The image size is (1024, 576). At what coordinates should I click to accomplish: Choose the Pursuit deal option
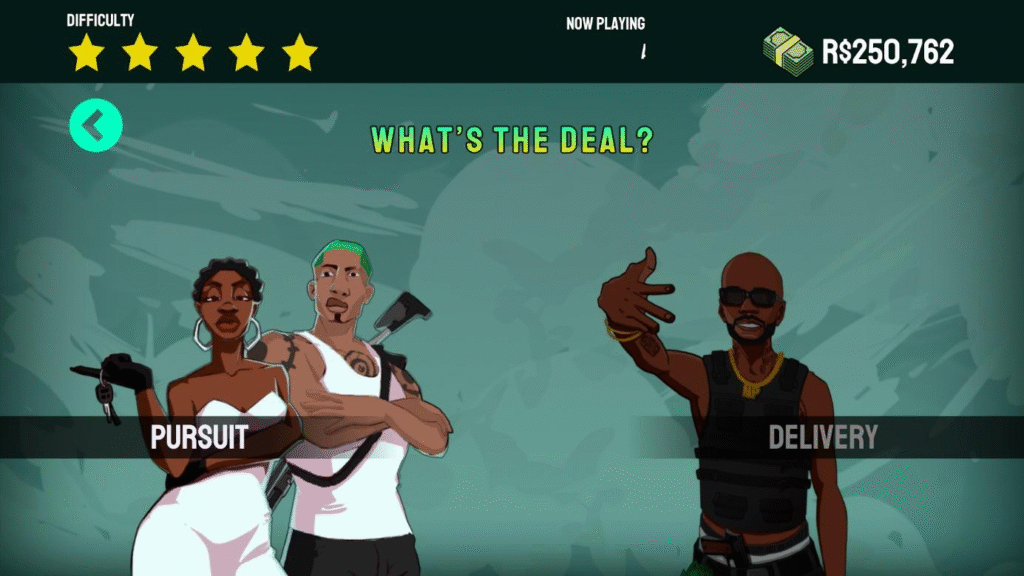tap(198, 437)
